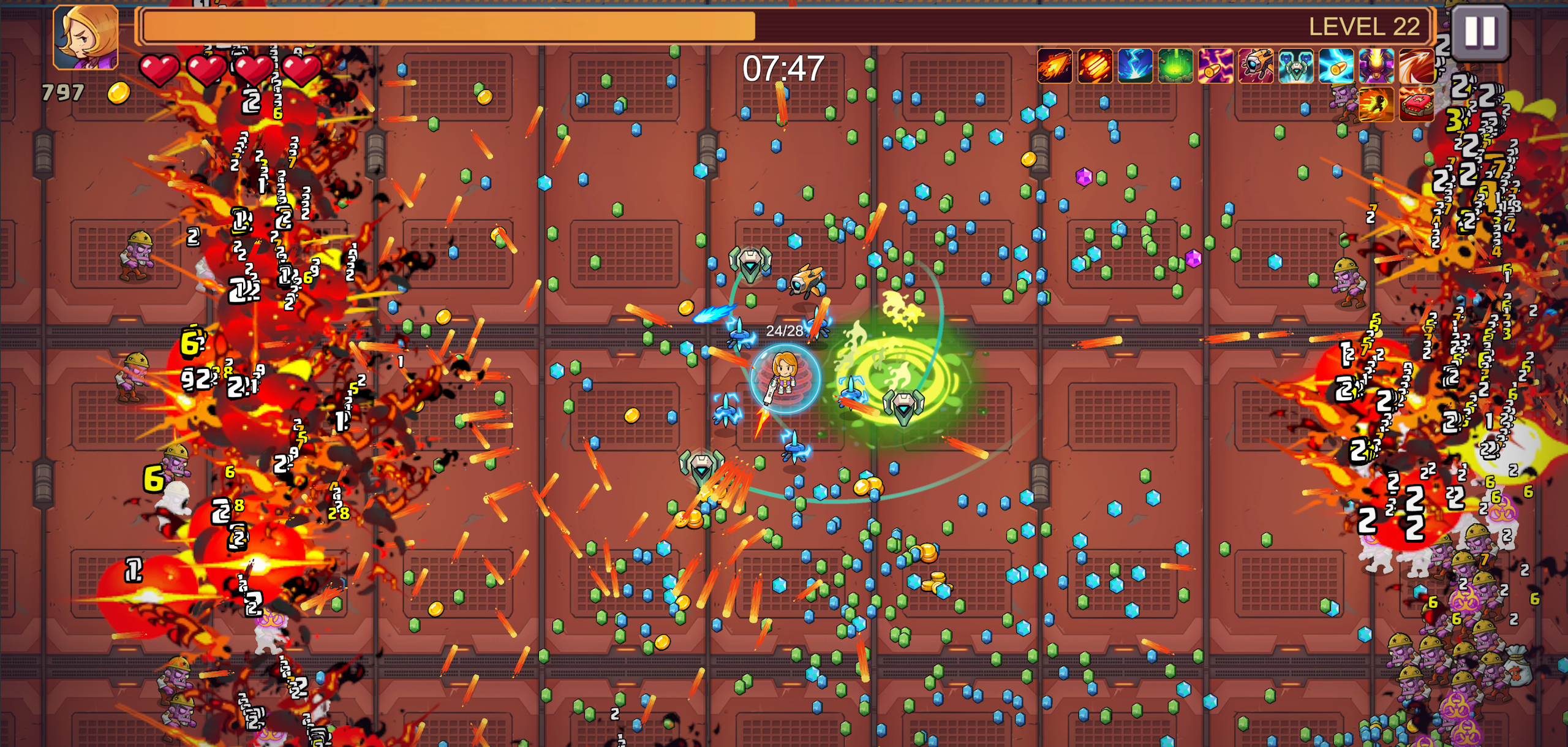1568x747 pixels.
Task: Select the red-white slash skill icon
Action: coord(1417,66)
